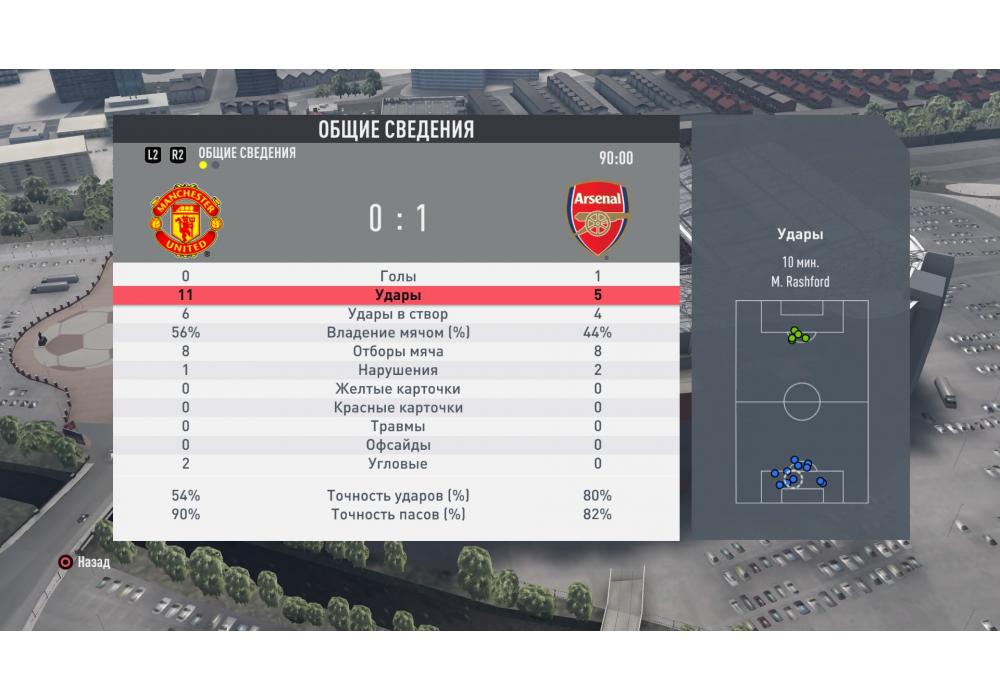Screen dimensions: 1000x700
Task: Select the Голы stats row
Action: pyautogui.click(x=397, y=276)
